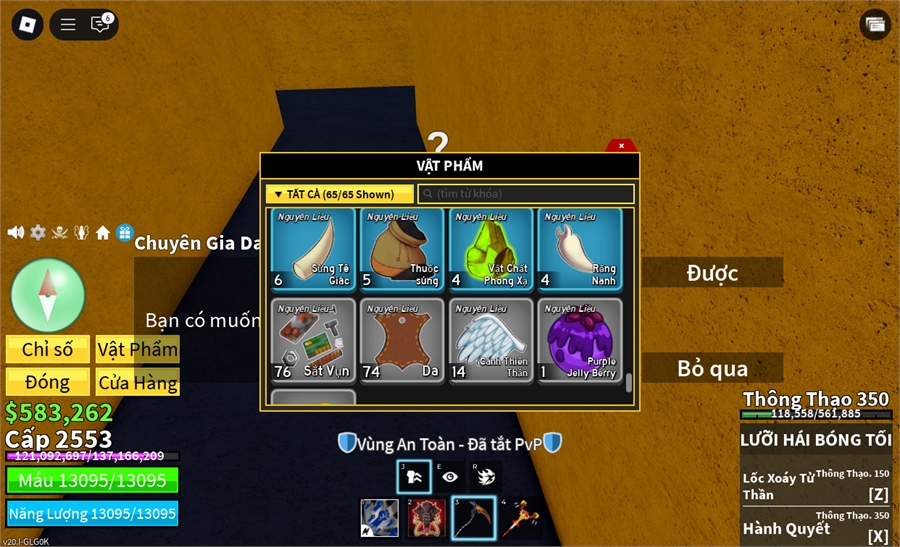Open the Roblox chat overlay
The image size is (900, 547).
[x=100, y=24]
